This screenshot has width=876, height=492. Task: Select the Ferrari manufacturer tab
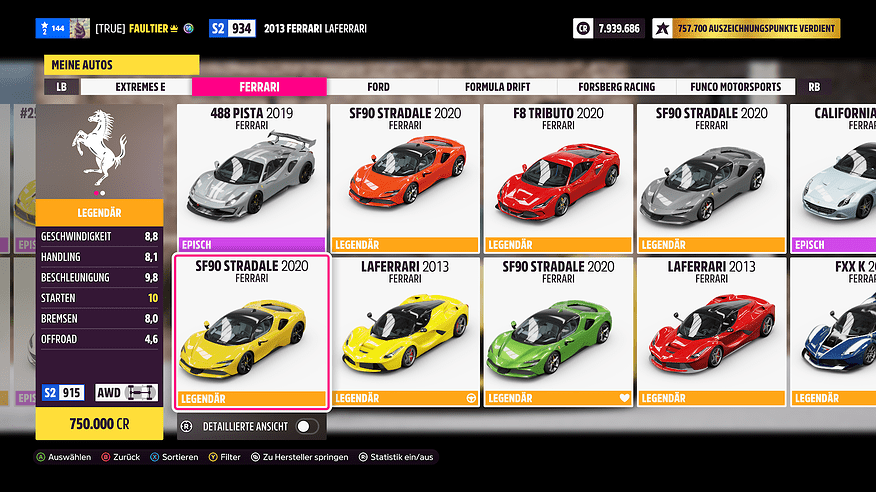[259, 87]
